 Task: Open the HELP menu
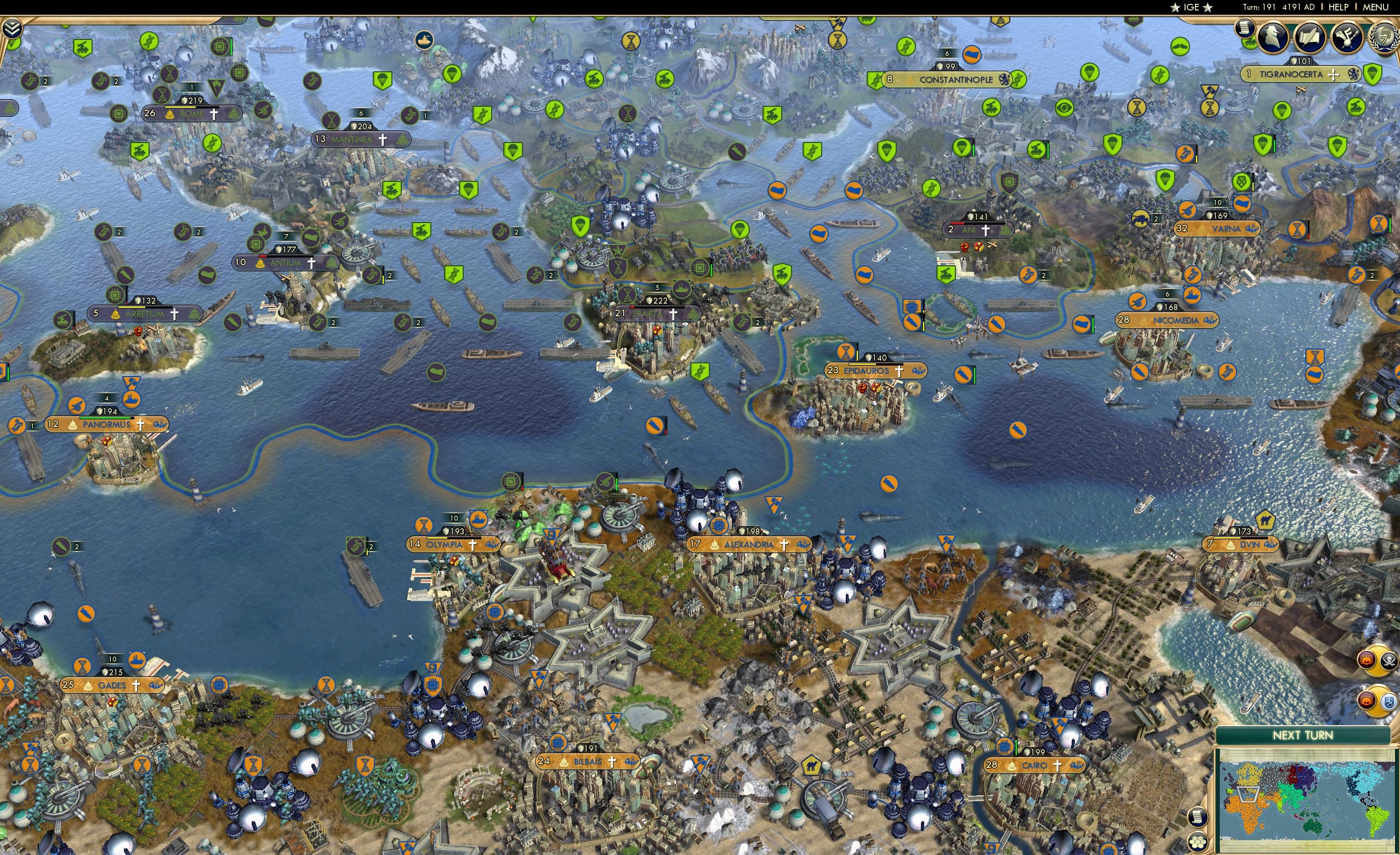coord(1339,7)
